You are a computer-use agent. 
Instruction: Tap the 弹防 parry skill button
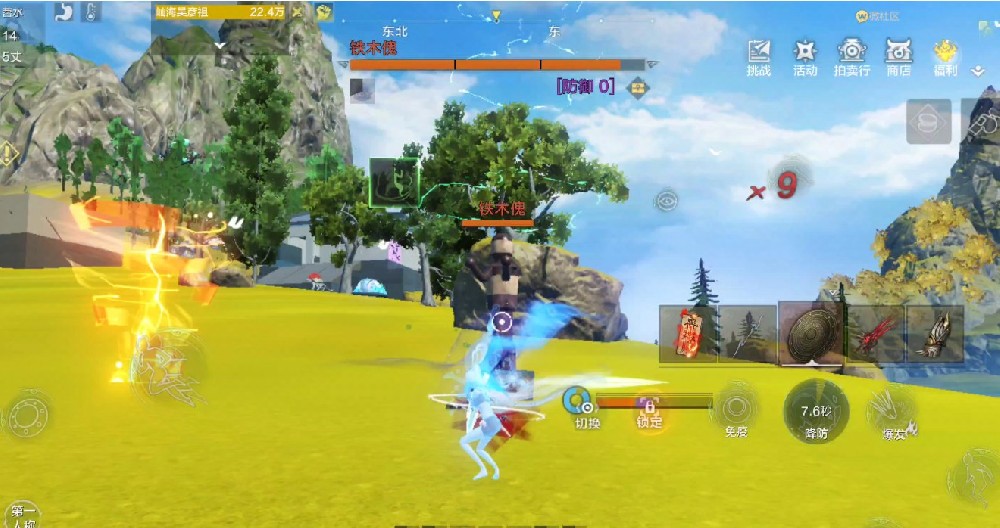pyautogui.click(x=815, y=412)
